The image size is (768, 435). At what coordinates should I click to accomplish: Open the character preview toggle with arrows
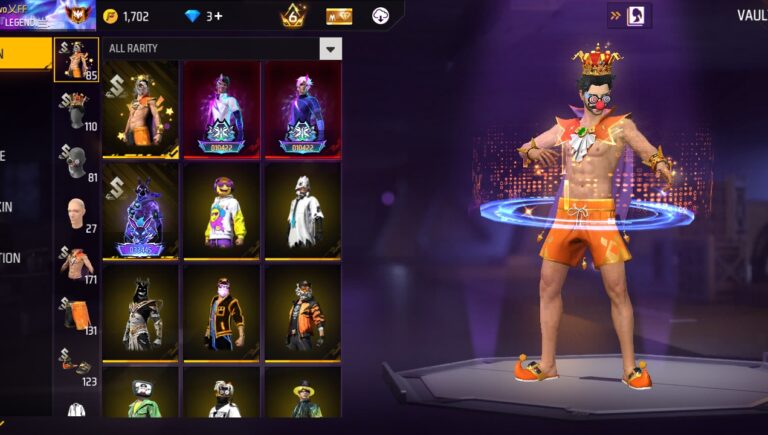click(629, 16)
